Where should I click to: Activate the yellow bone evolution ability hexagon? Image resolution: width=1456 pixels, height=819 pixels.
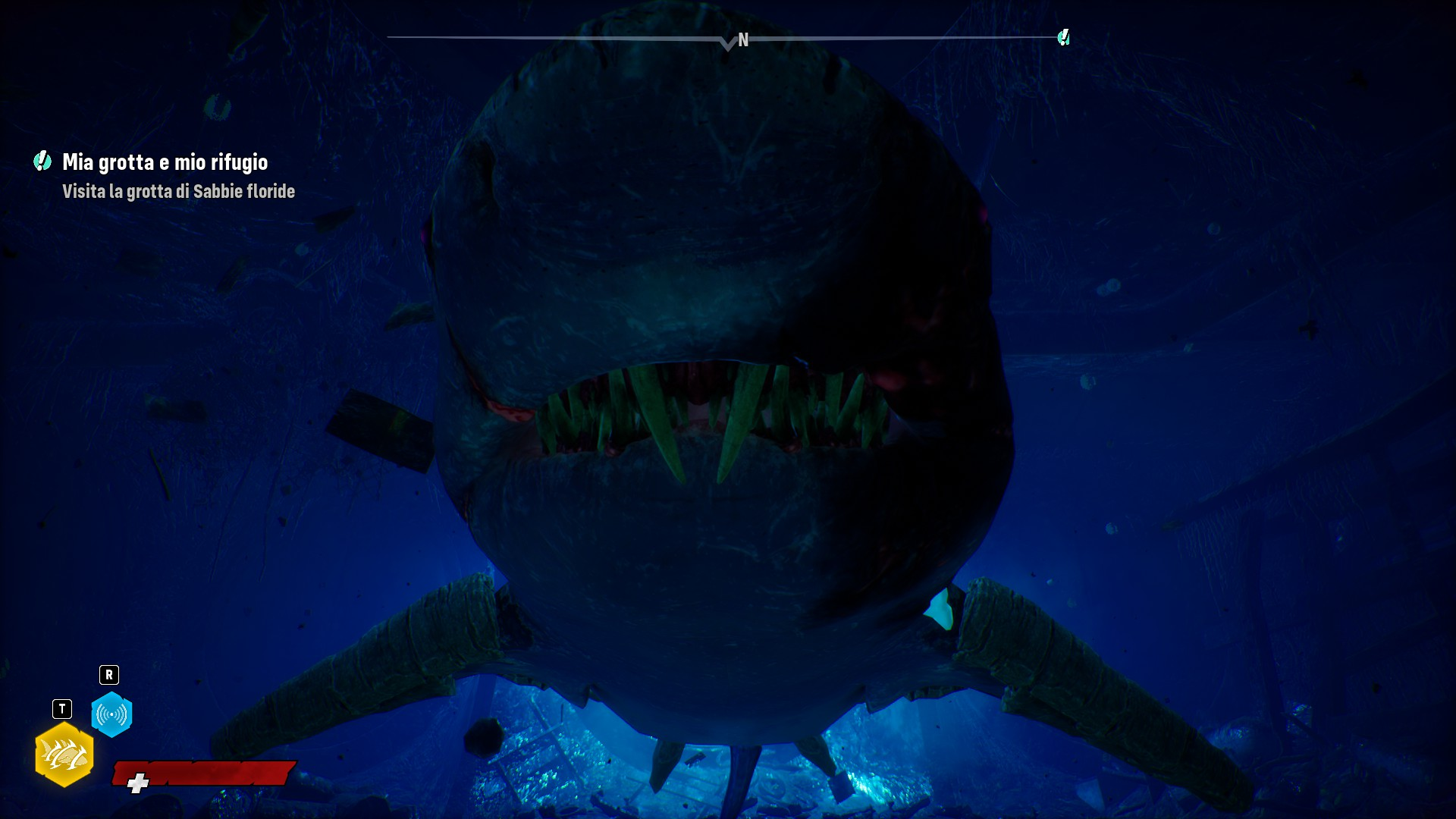[x=64, y=755]
